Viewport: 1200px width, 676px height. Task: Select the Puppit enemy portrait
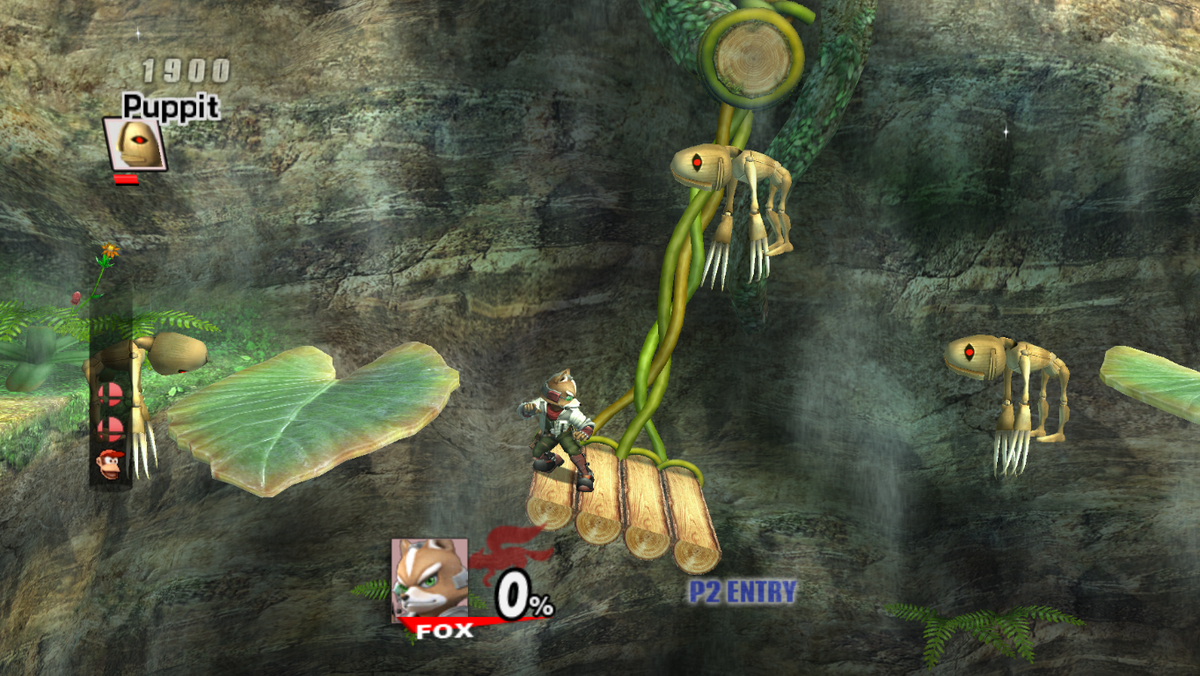134,144
